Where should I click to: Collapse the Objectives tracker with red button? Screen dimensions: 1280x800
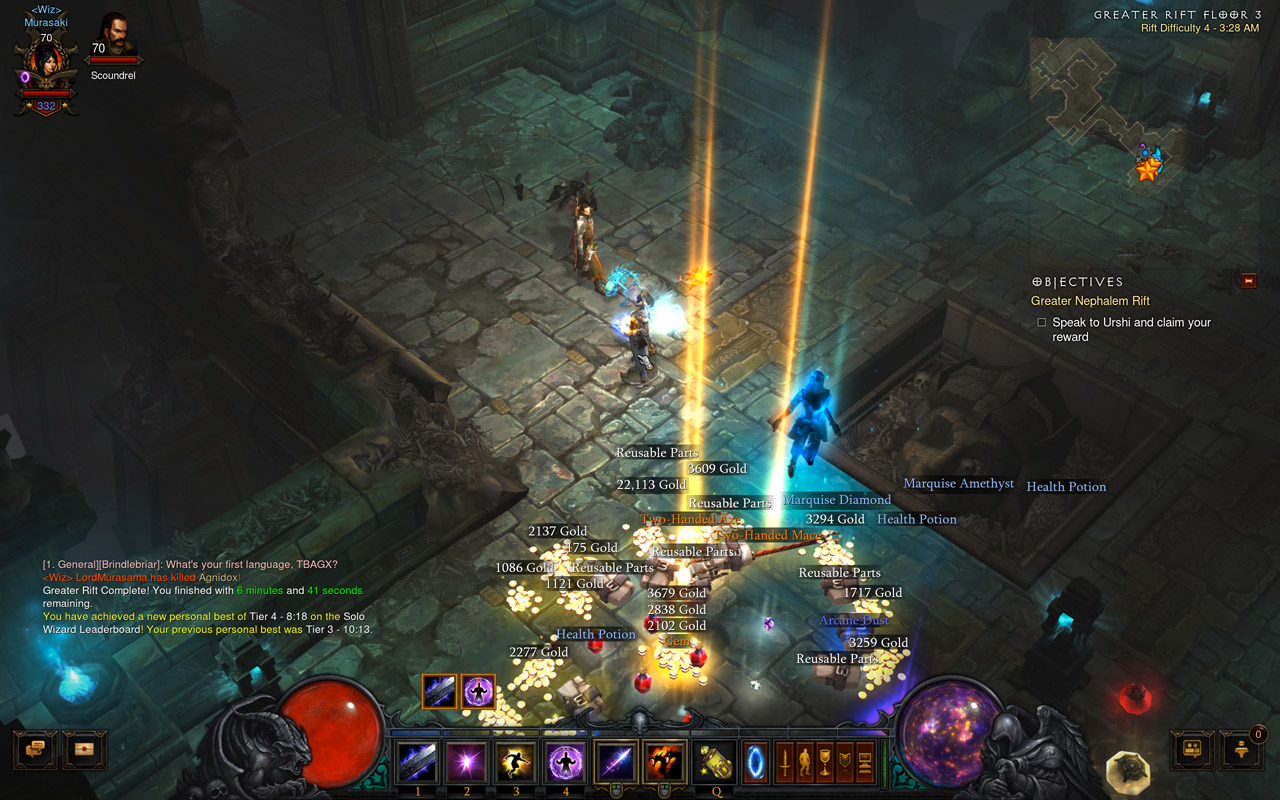pos(1248,281)
